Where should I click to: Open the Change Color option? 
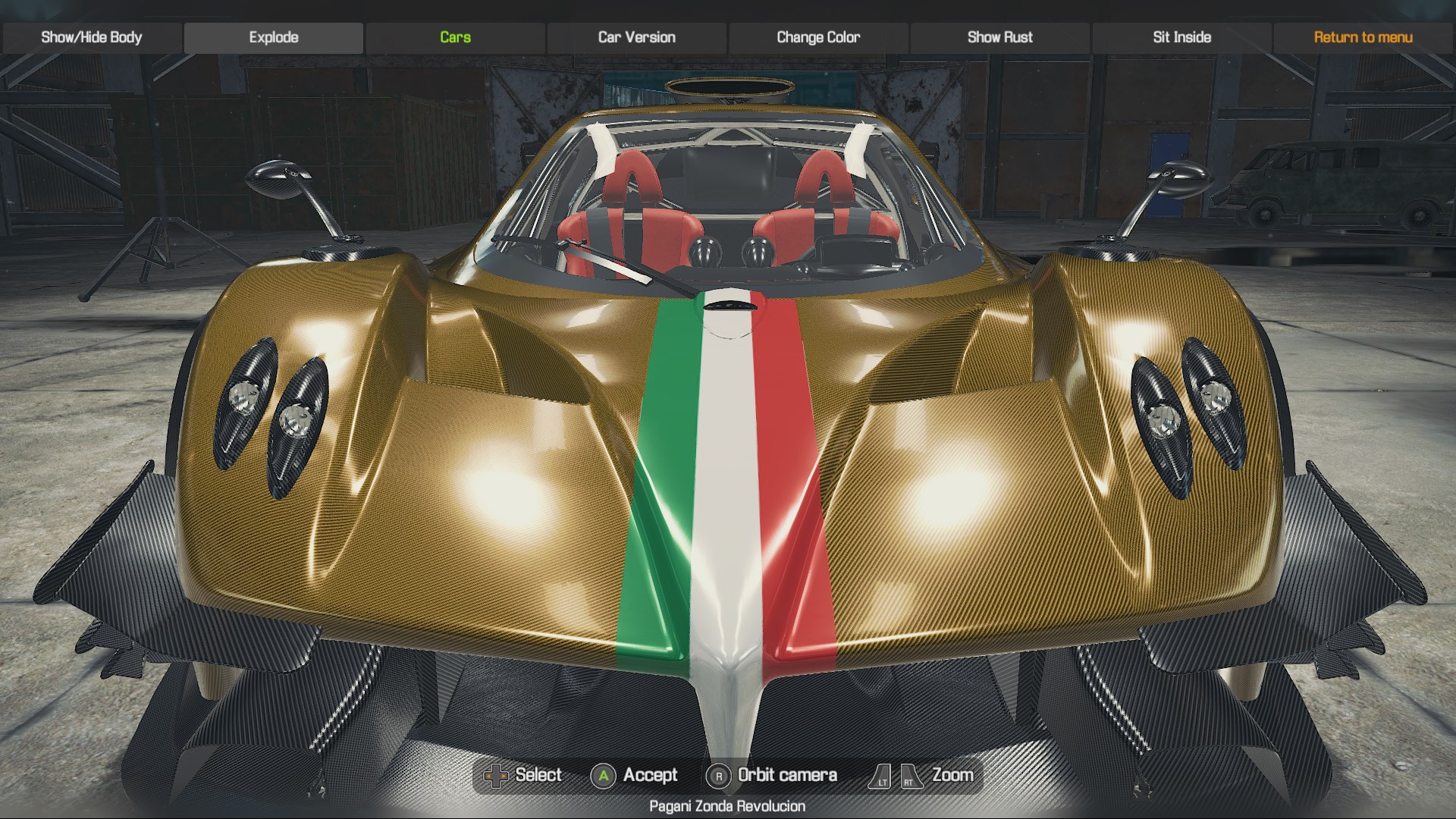point(818,37)
